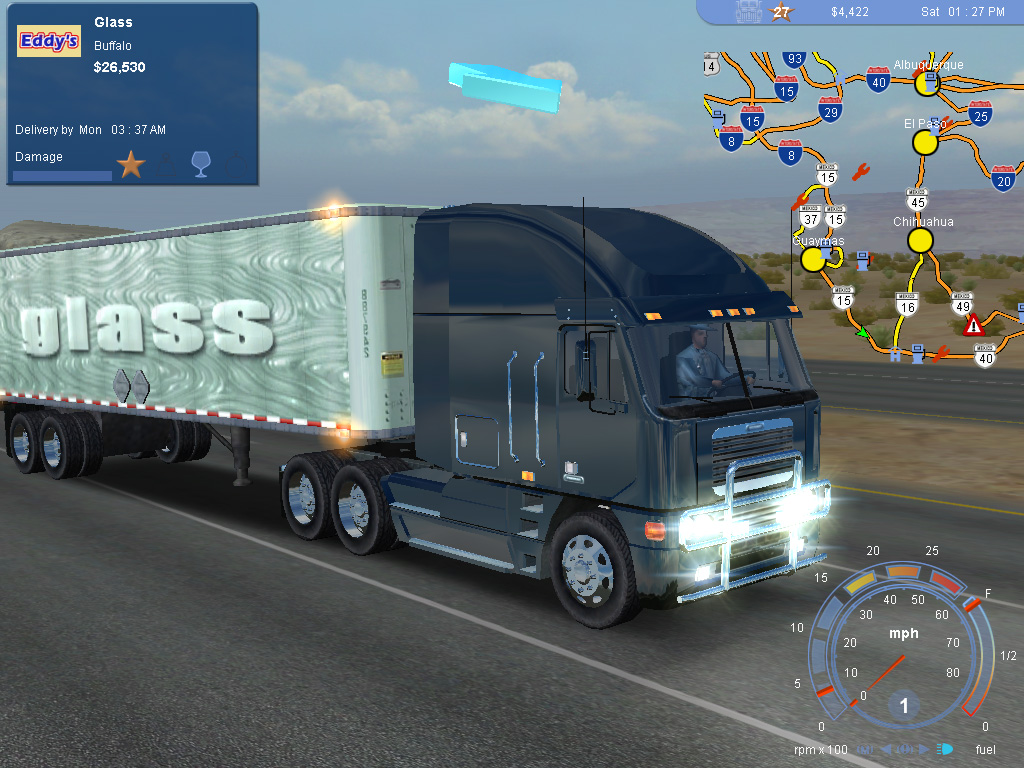Select the Interstate 20 shield on the map
Viewport: 1024px width, 768px height.
(1004, 176)
